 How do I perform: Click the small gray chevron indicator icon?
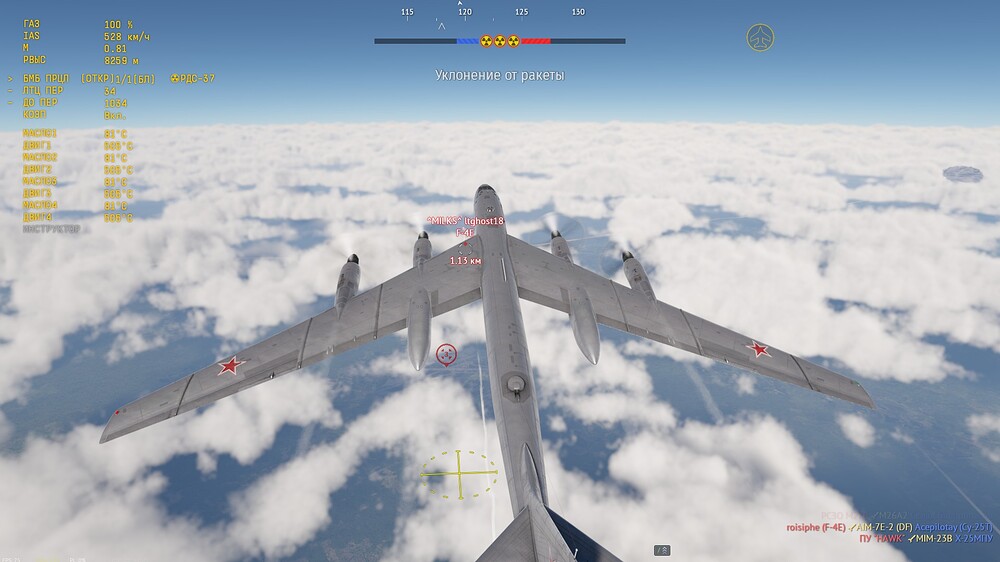[x=662, y=550]
